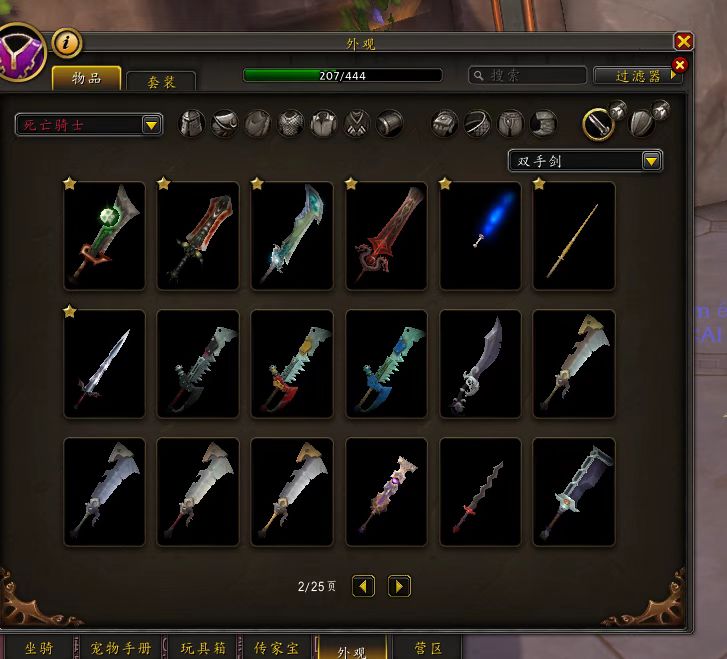The image size is (727, 659).
Task: Open the 坐骑 mounts tab
Action: click(x=38, y=649)
